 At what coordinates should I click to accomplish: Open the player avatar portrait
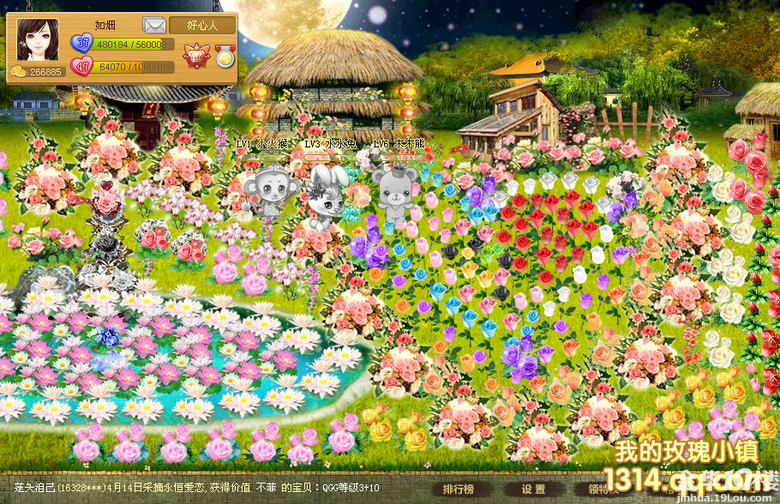pyautogui.click(x=37, y=40)
